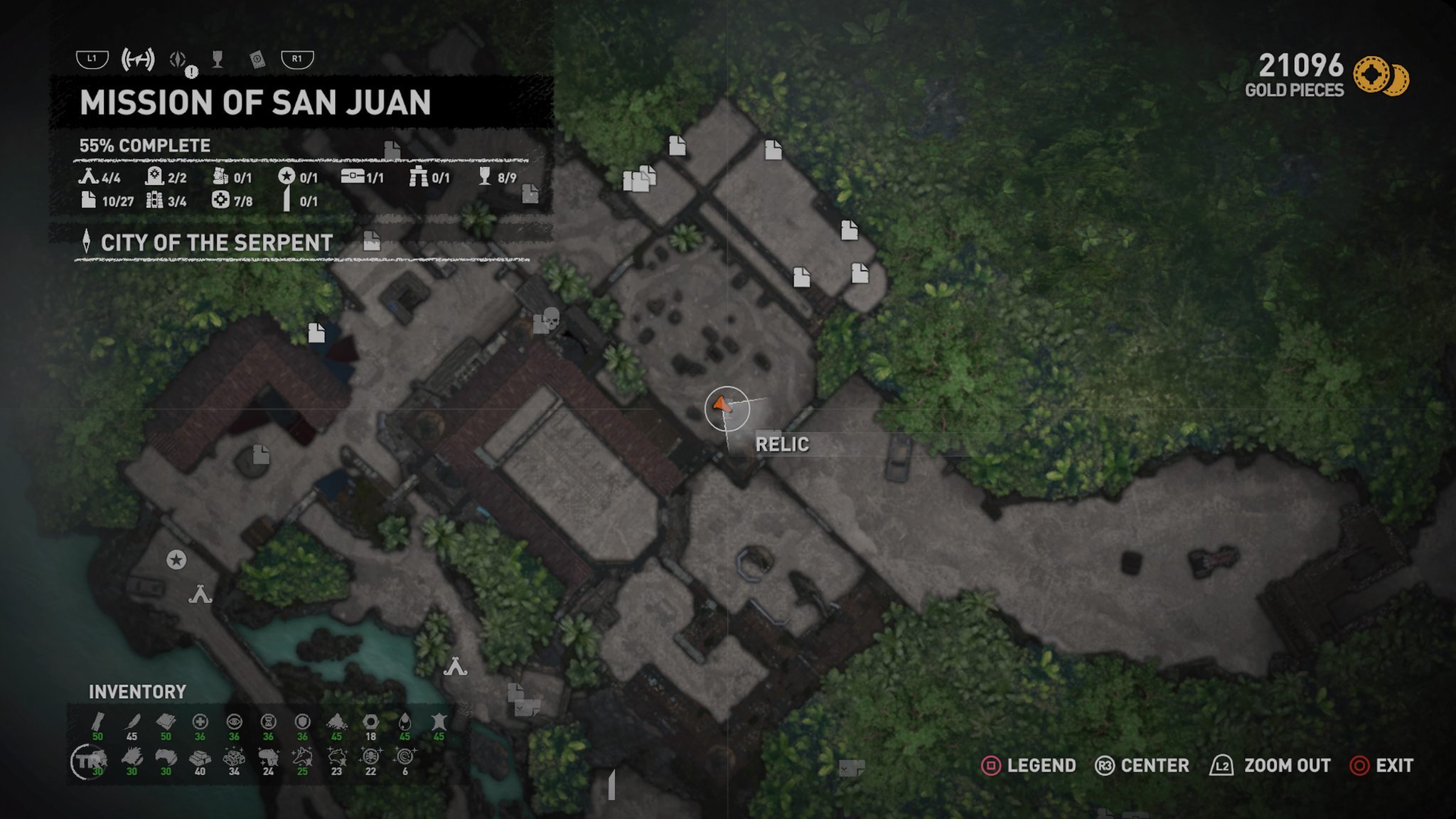Select the feather inventory item
This screenshot has height=819, width=1456.
tap(132, 722)
